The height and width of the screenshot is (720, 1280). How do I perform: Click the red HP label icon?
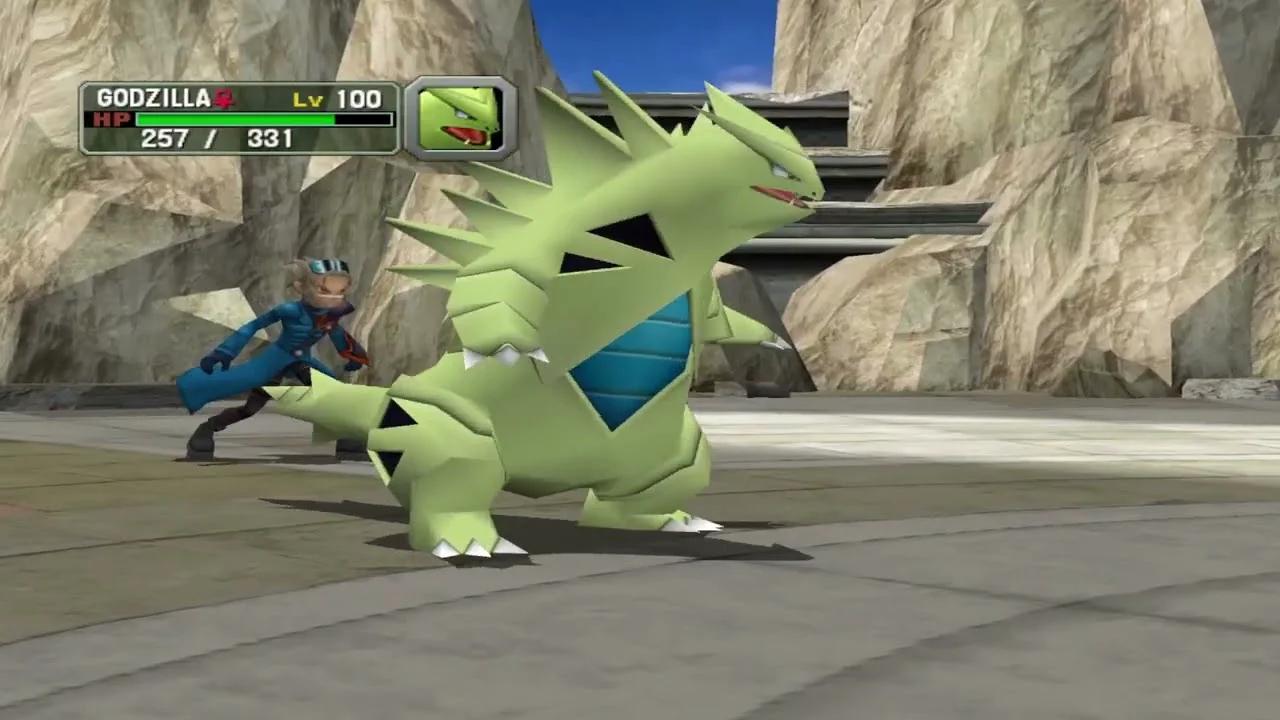tap(114, 120)
